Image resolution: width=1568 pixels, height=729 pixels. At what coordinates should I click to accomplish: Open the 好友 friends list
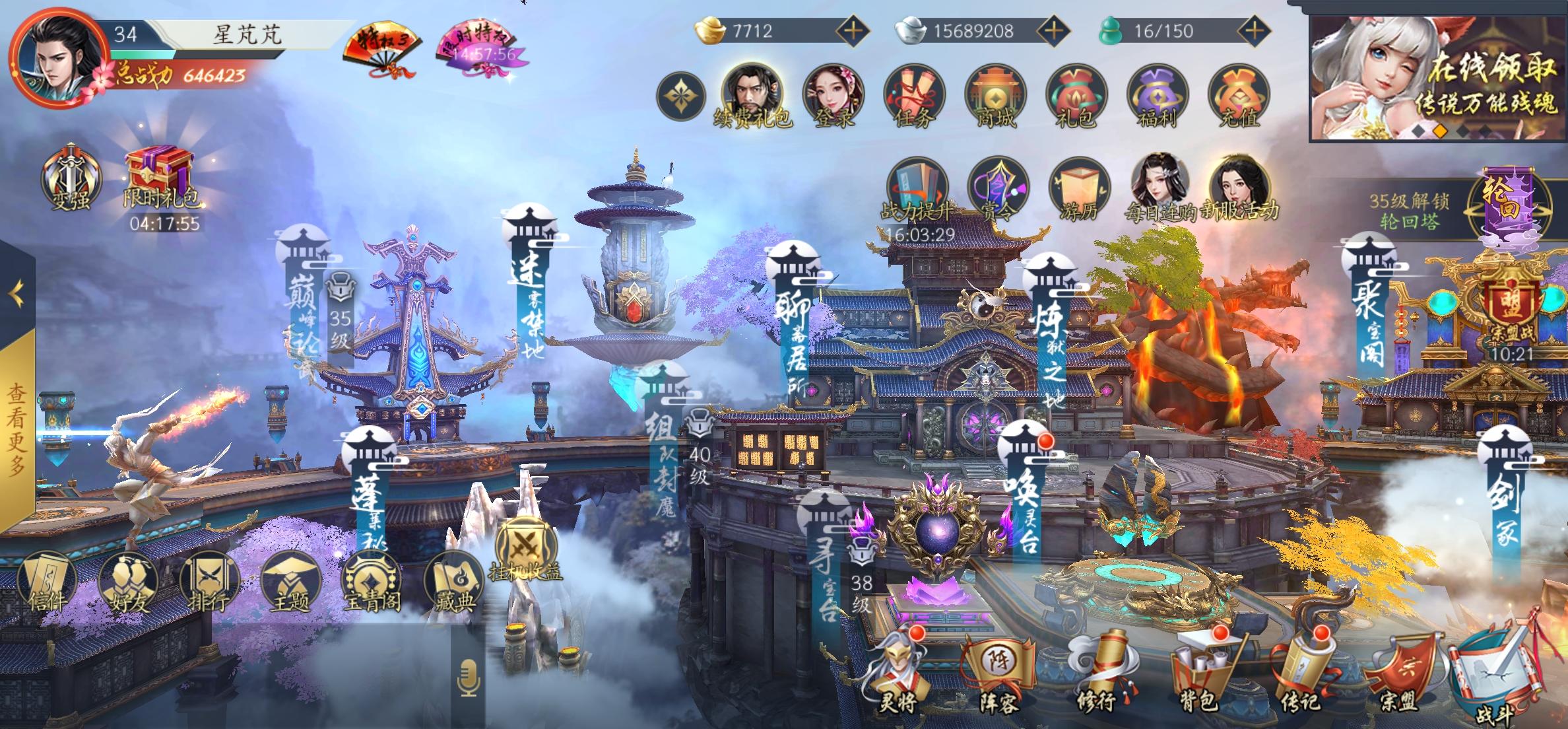click(128, 582)
